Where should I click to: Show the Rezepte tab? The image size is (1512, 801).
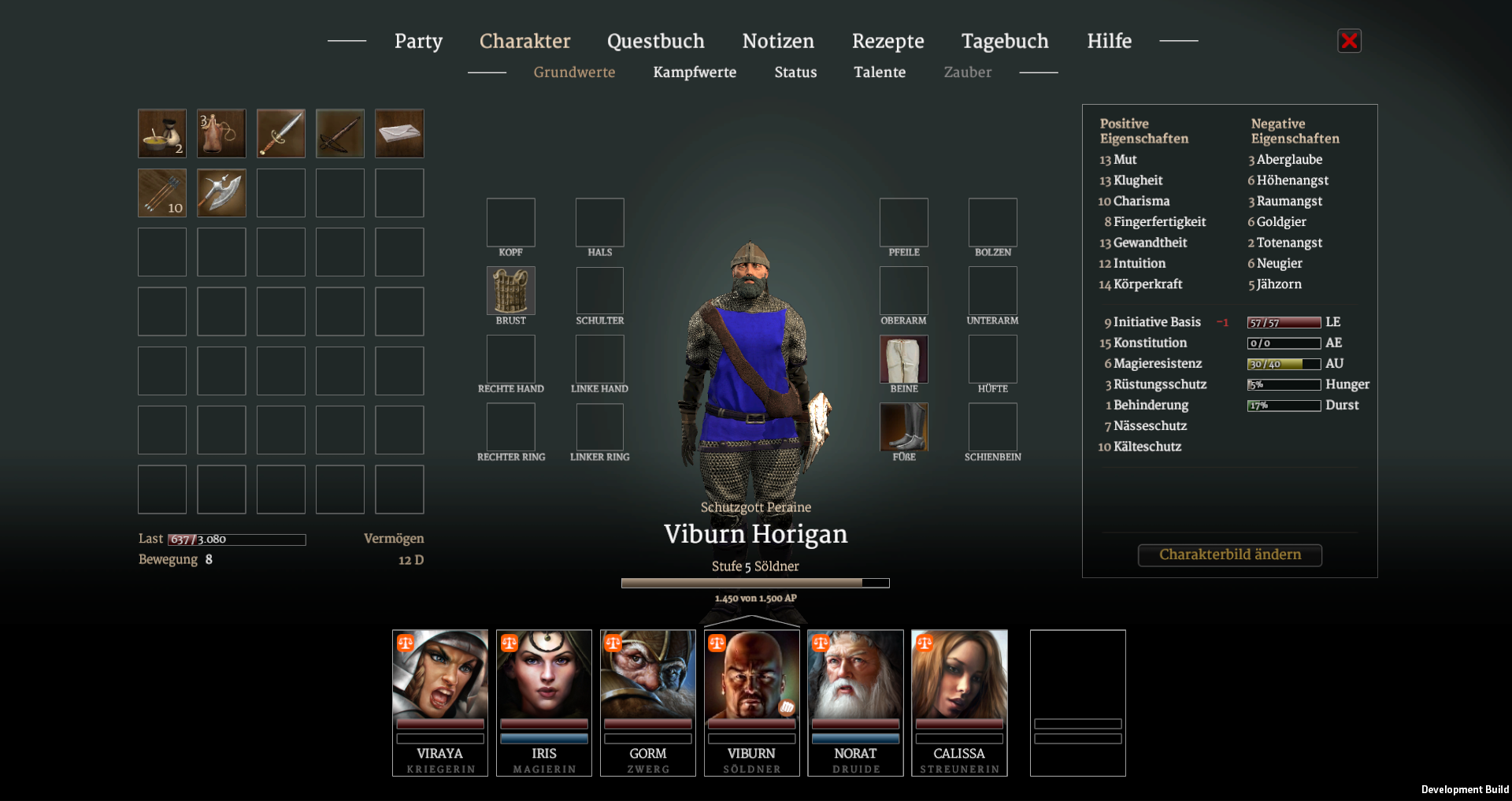click(x=888, y=41)
